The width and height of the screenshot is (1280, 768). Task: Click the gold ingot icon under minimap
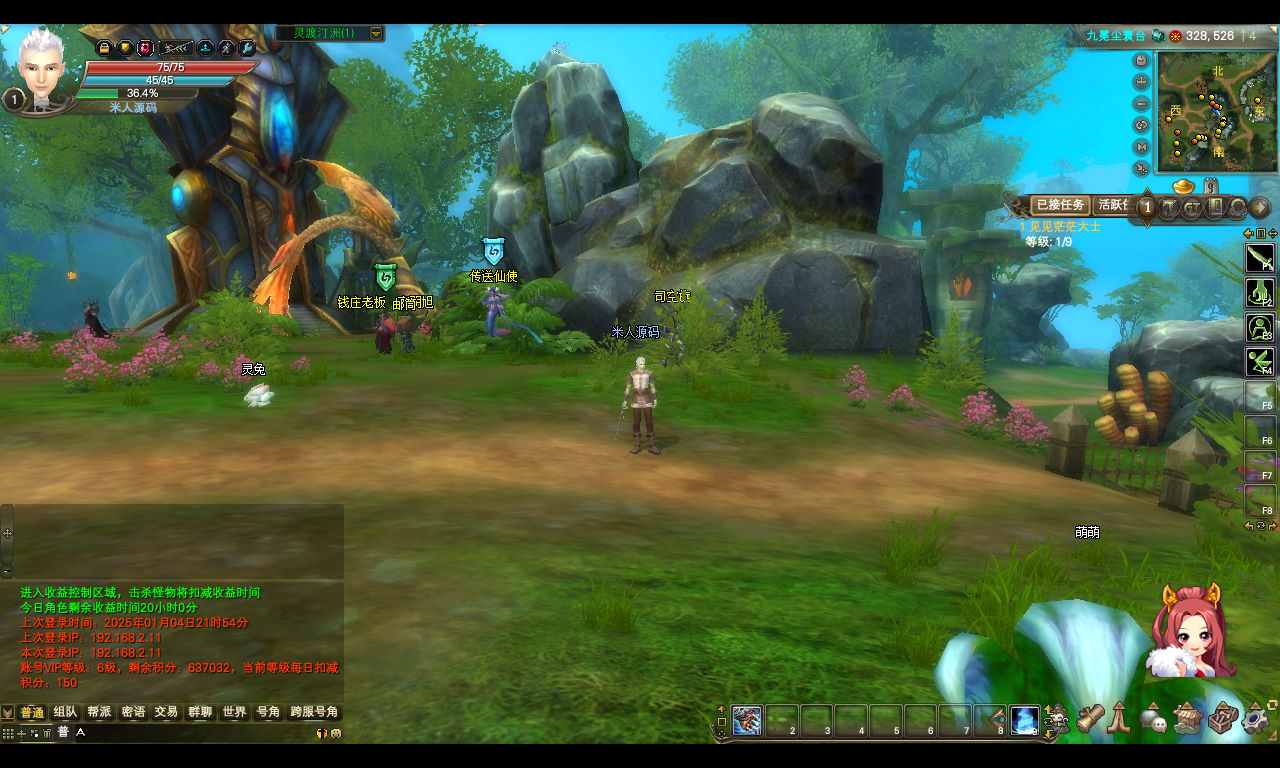1183,187
